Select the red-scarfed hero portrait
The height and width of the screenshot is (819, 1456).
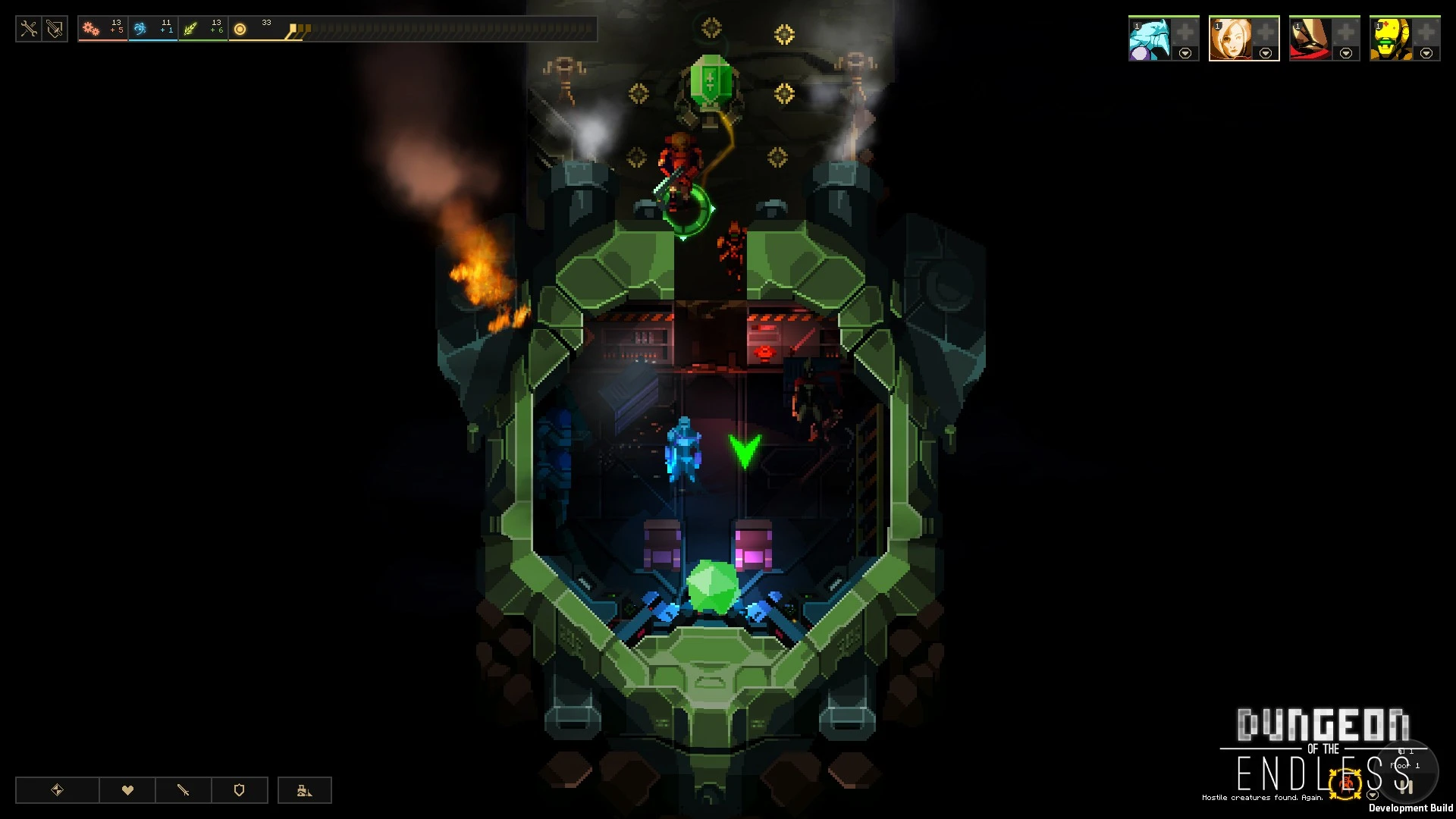pos(1310,39)
